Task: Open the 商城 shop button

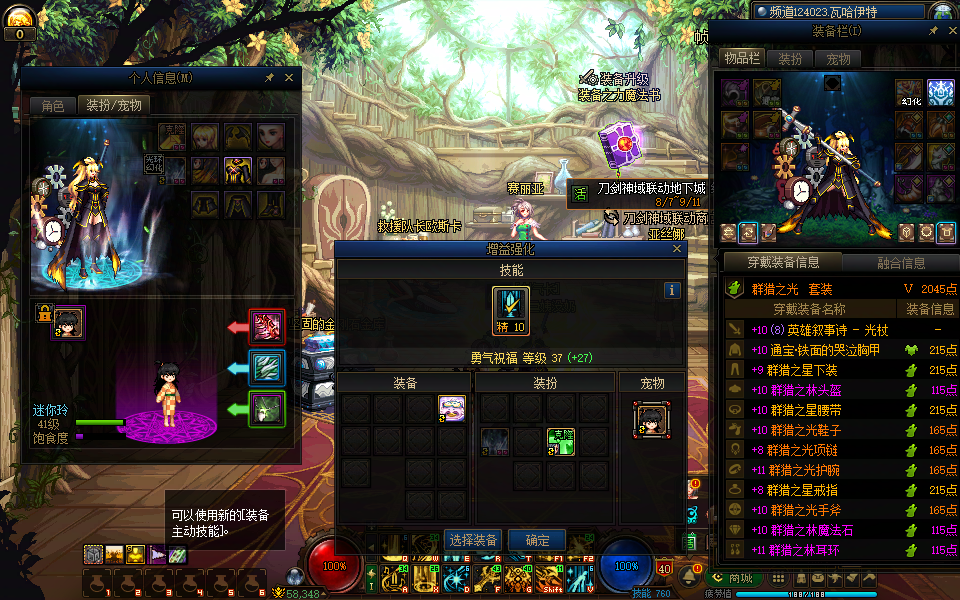Action: tap(734, 578)
